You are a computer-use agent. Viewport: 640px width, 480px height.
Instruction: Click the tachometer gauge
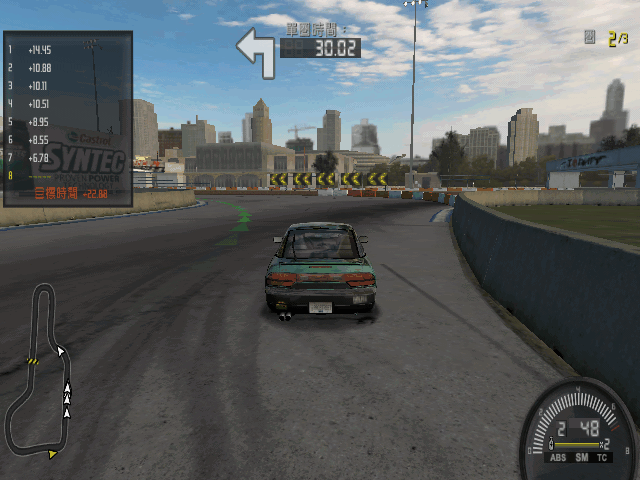pos(580,432)
